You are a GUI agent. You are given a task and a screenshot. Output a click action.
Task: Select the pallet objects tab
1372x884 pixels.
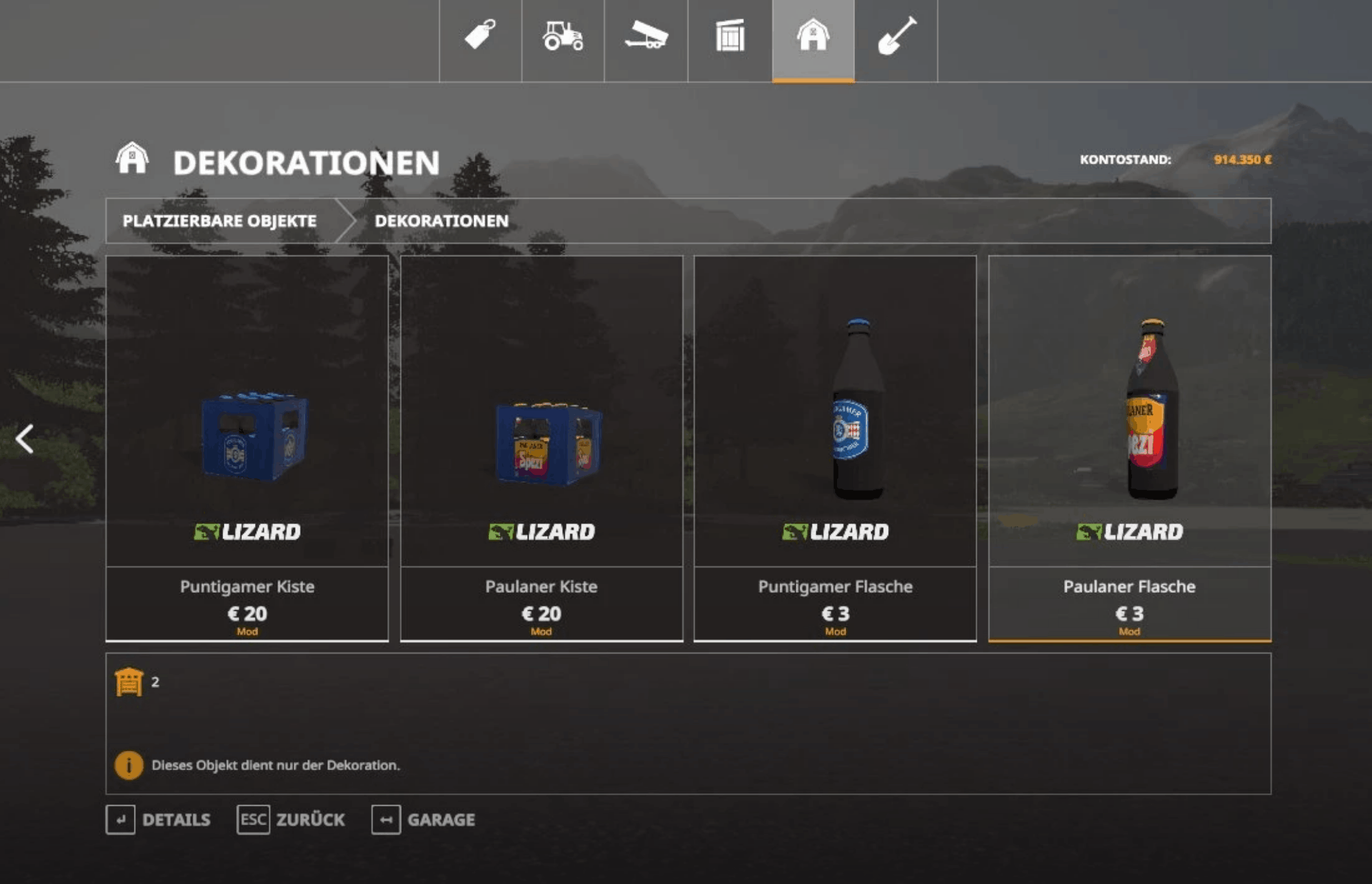(730, 36)
